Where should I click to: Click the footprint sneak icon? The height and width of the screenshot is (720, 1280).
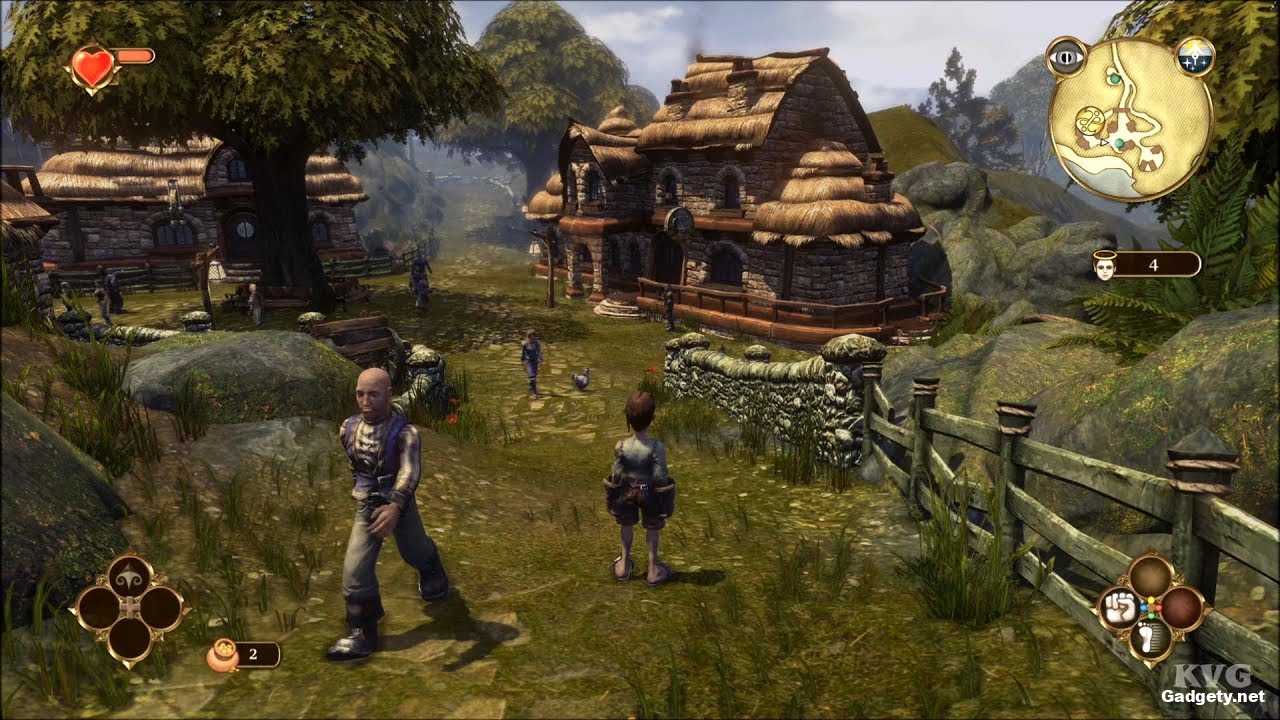[1148, 638]
